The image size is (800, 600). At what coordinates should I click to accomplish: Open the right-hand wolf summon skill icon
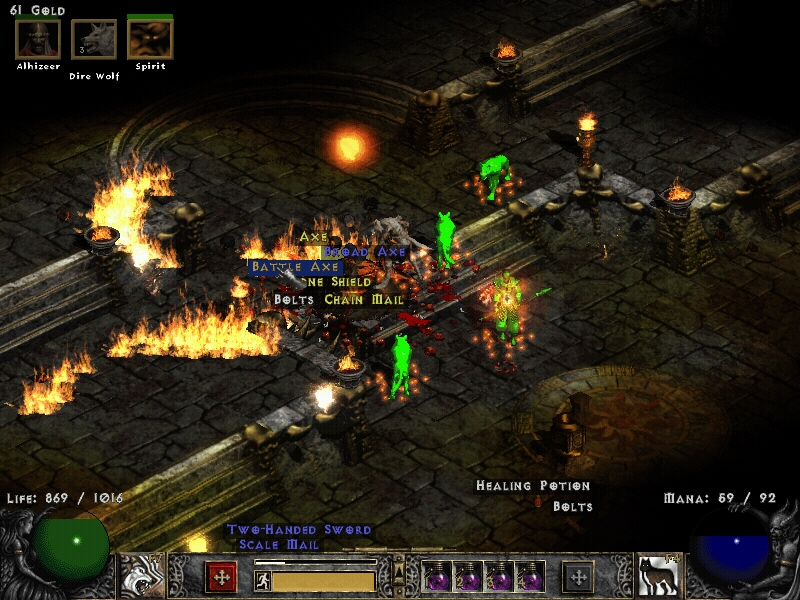[658, 576]
